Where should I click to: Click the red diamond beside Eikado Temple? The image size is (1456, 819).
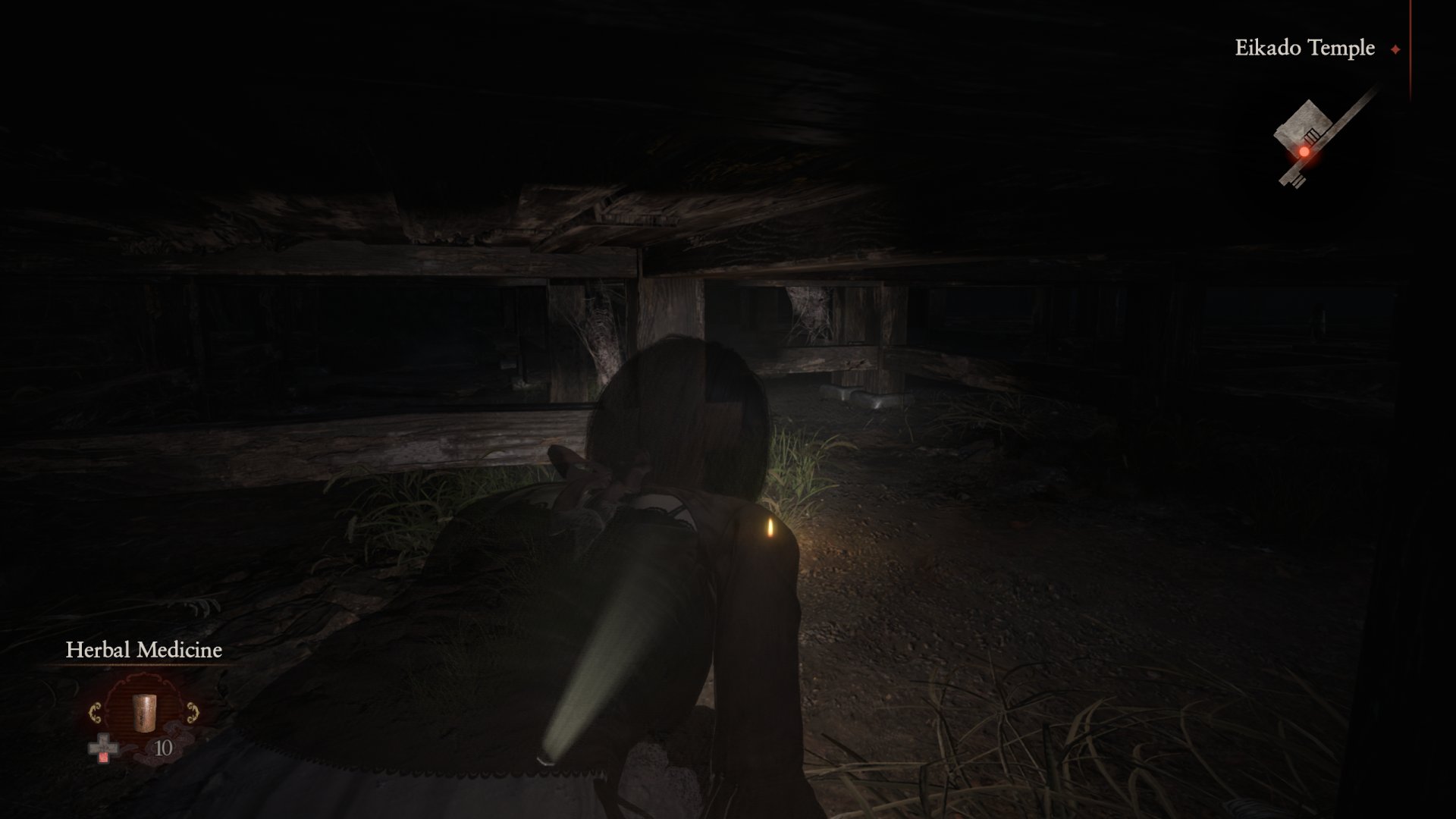pyautogui.click(x=1395, y=49)
